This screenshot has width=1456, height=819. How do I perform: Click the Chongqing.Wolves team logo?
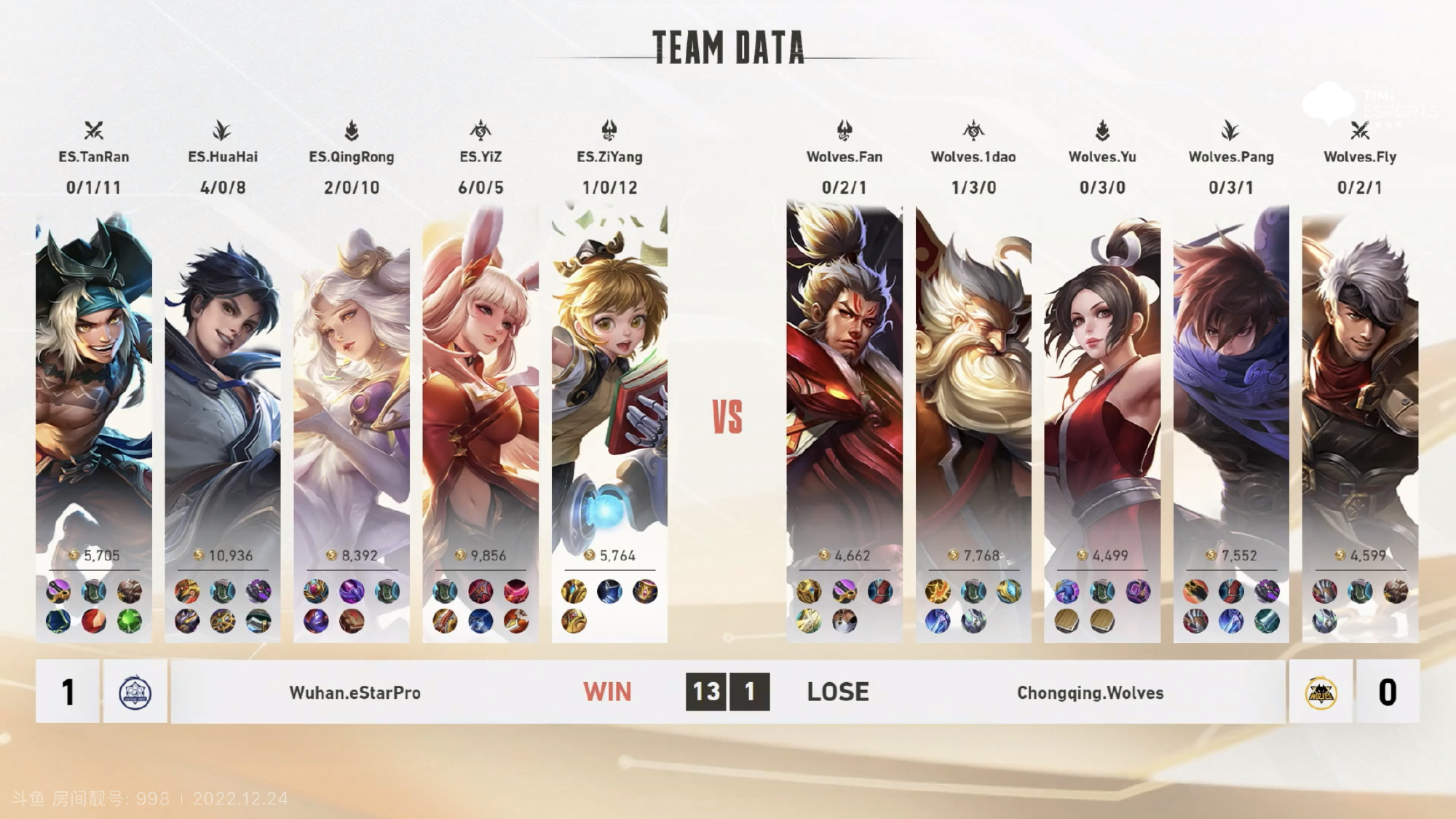[1321, 692]
